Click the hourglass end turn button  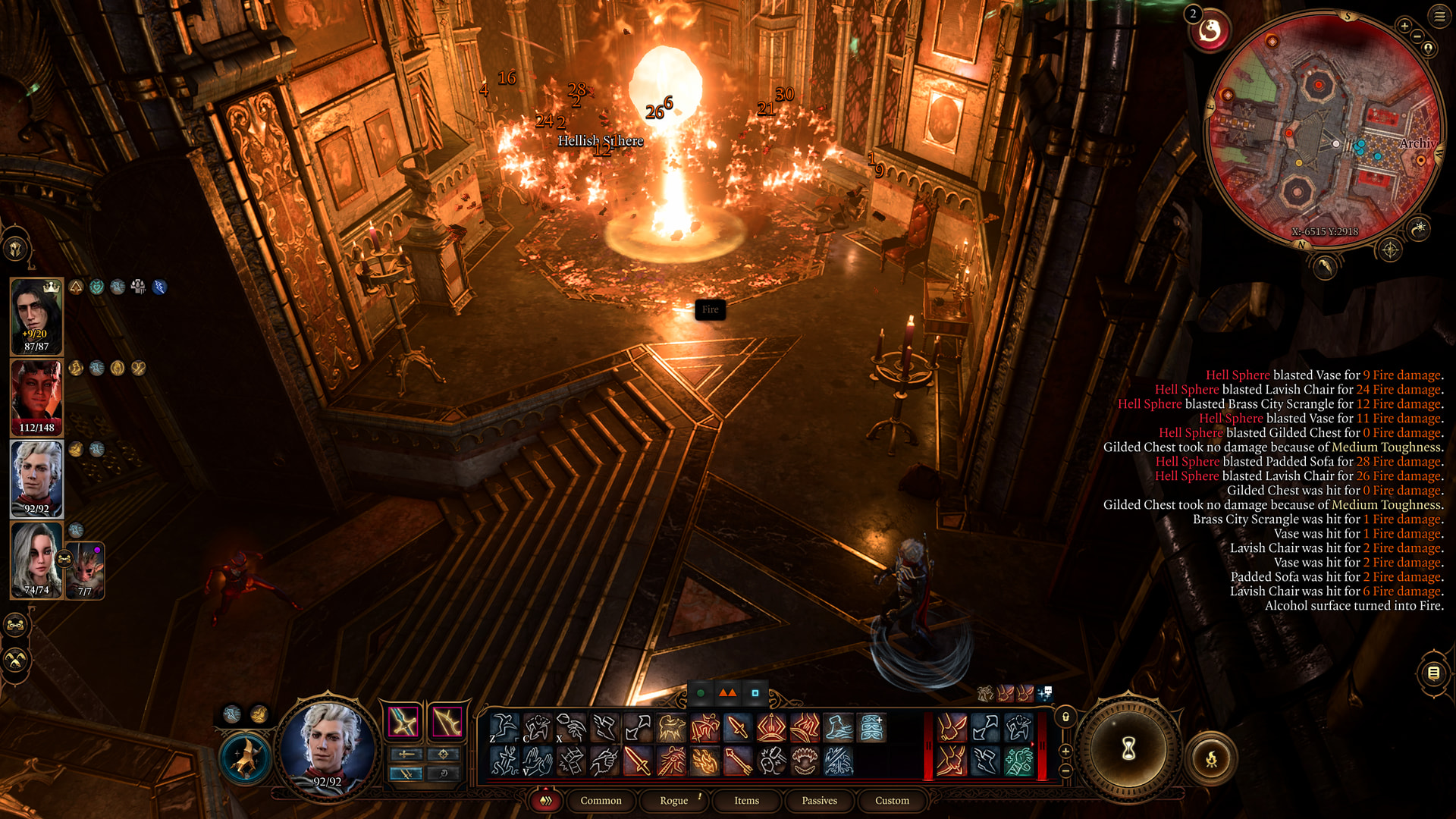pos(1128,750)
